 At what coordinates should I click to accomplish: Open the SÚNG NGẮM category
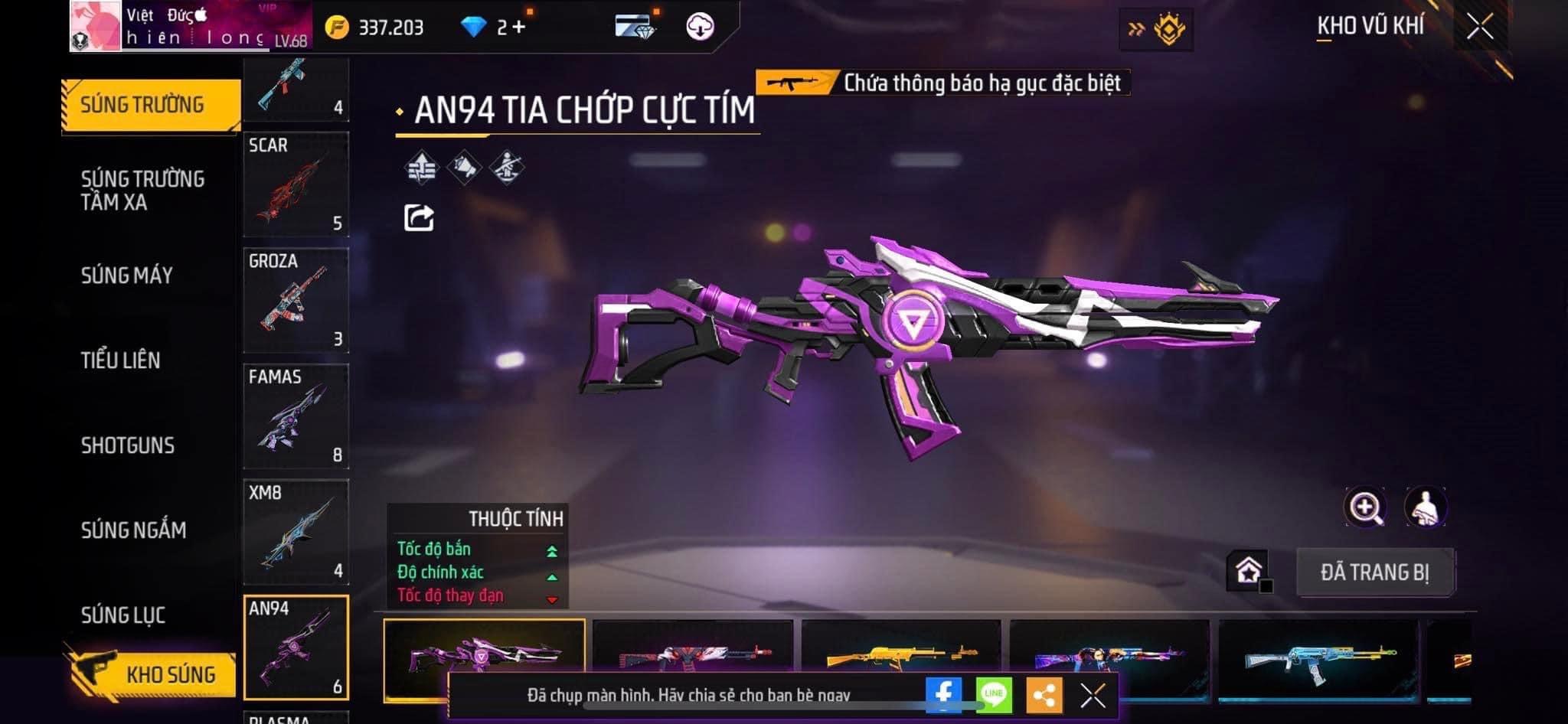coord(133,530)
